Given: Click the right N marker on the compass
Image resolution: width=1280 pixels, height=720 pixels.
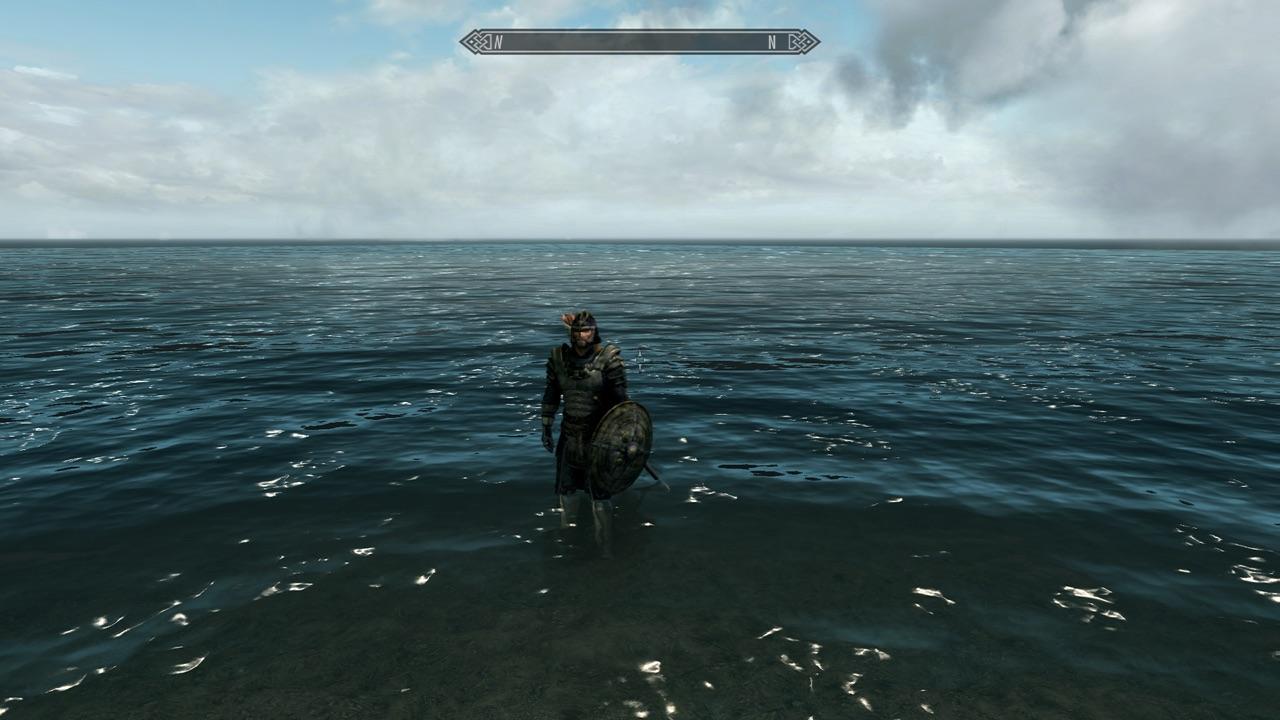Looking at the screenshot, I should pos(770,42).
